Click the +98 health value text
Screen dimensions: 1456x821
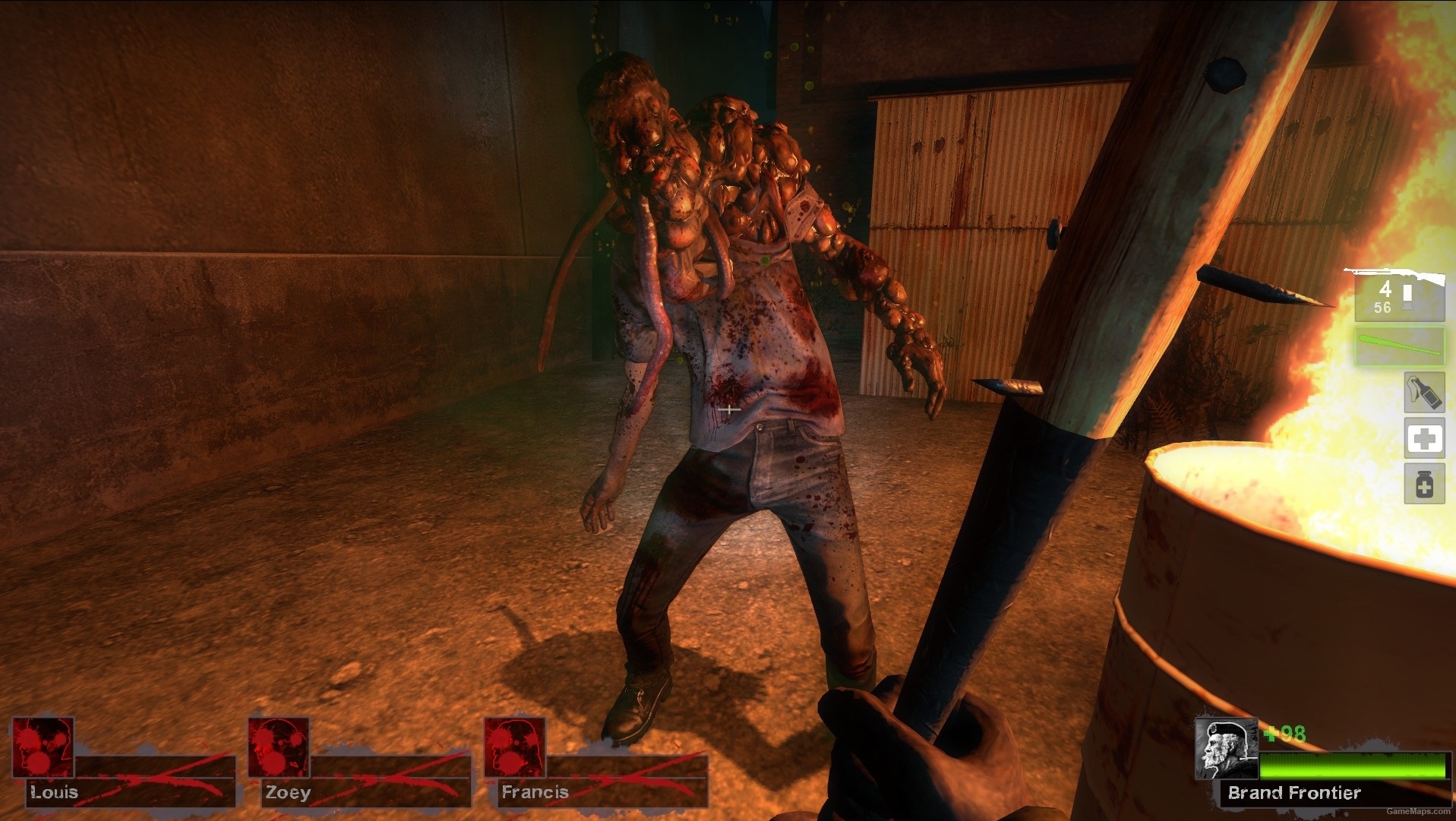coord(1284,734)
